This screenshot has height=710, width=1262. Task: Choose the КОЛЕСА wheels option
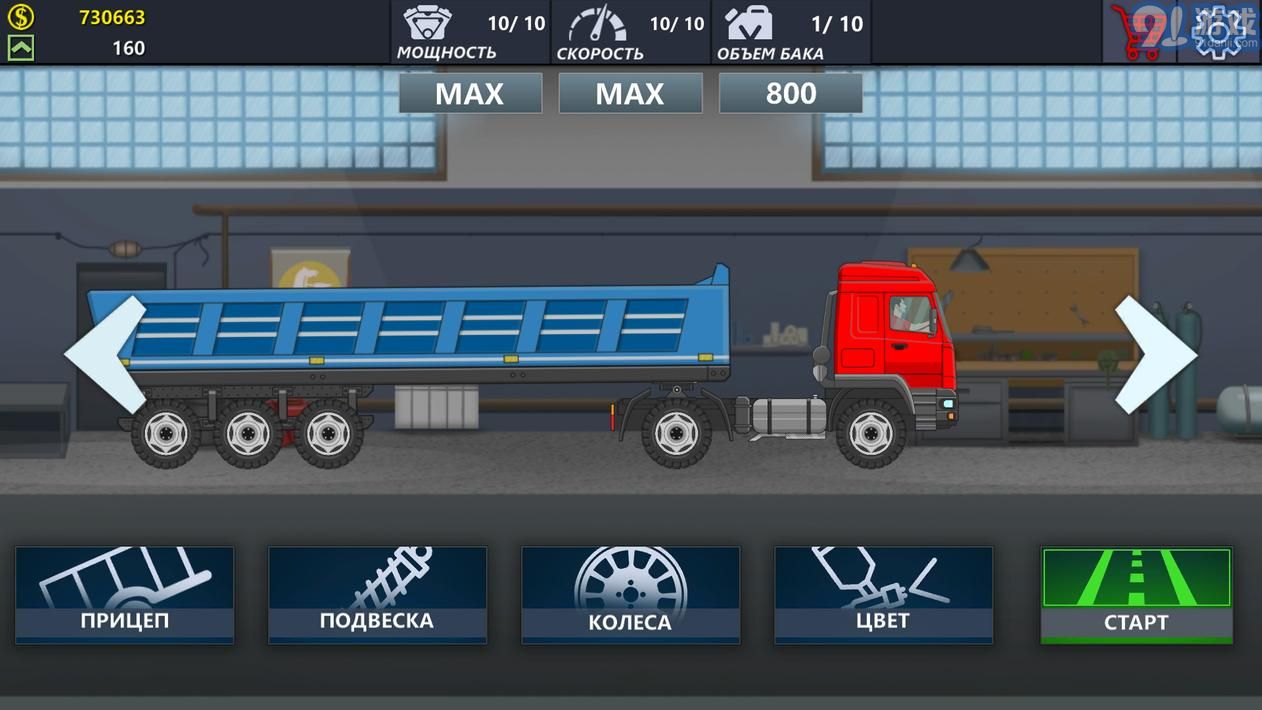(630, 594)
